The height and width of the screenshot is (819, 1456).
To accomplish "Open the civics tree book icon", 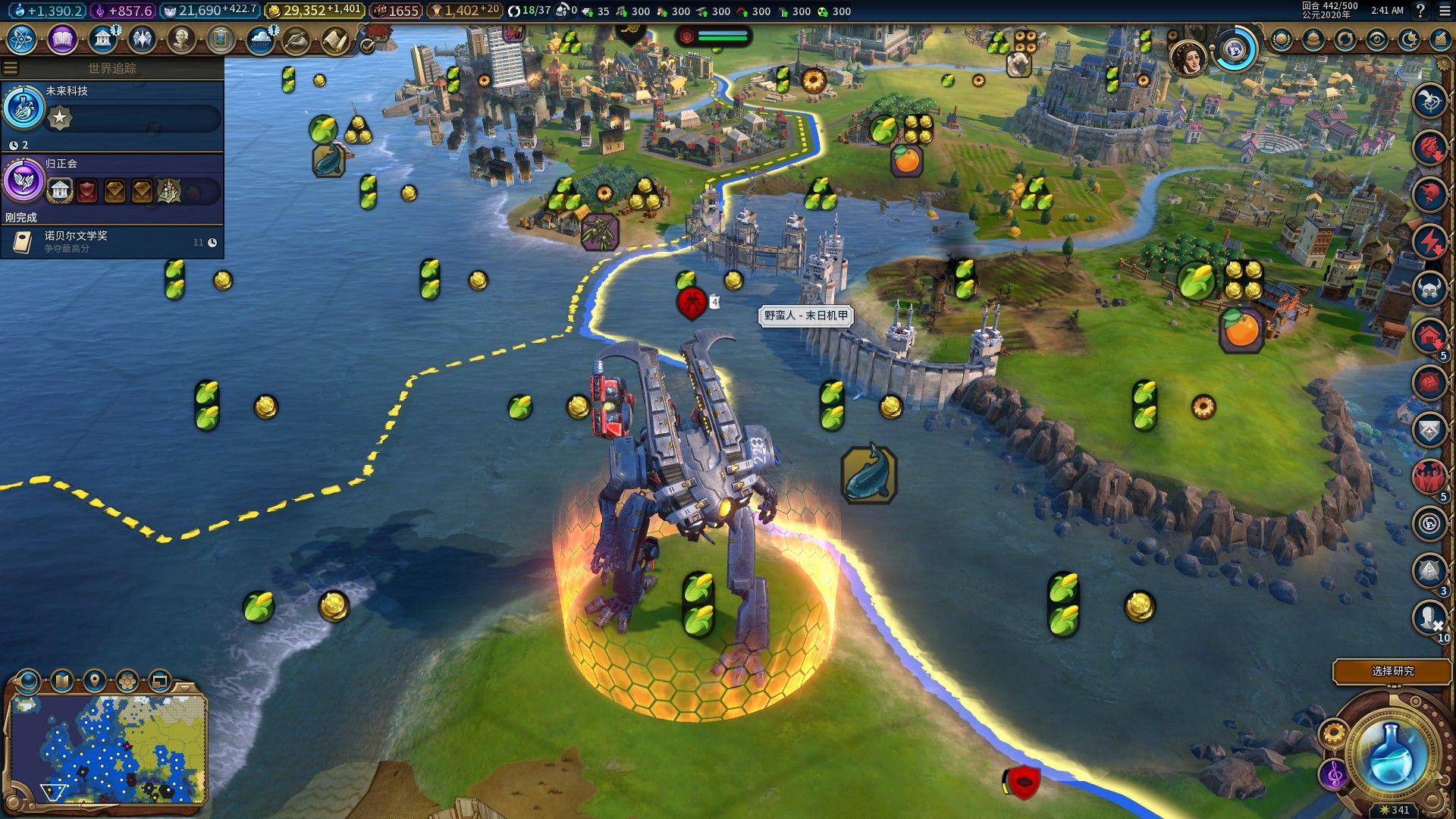I will 62,39.
